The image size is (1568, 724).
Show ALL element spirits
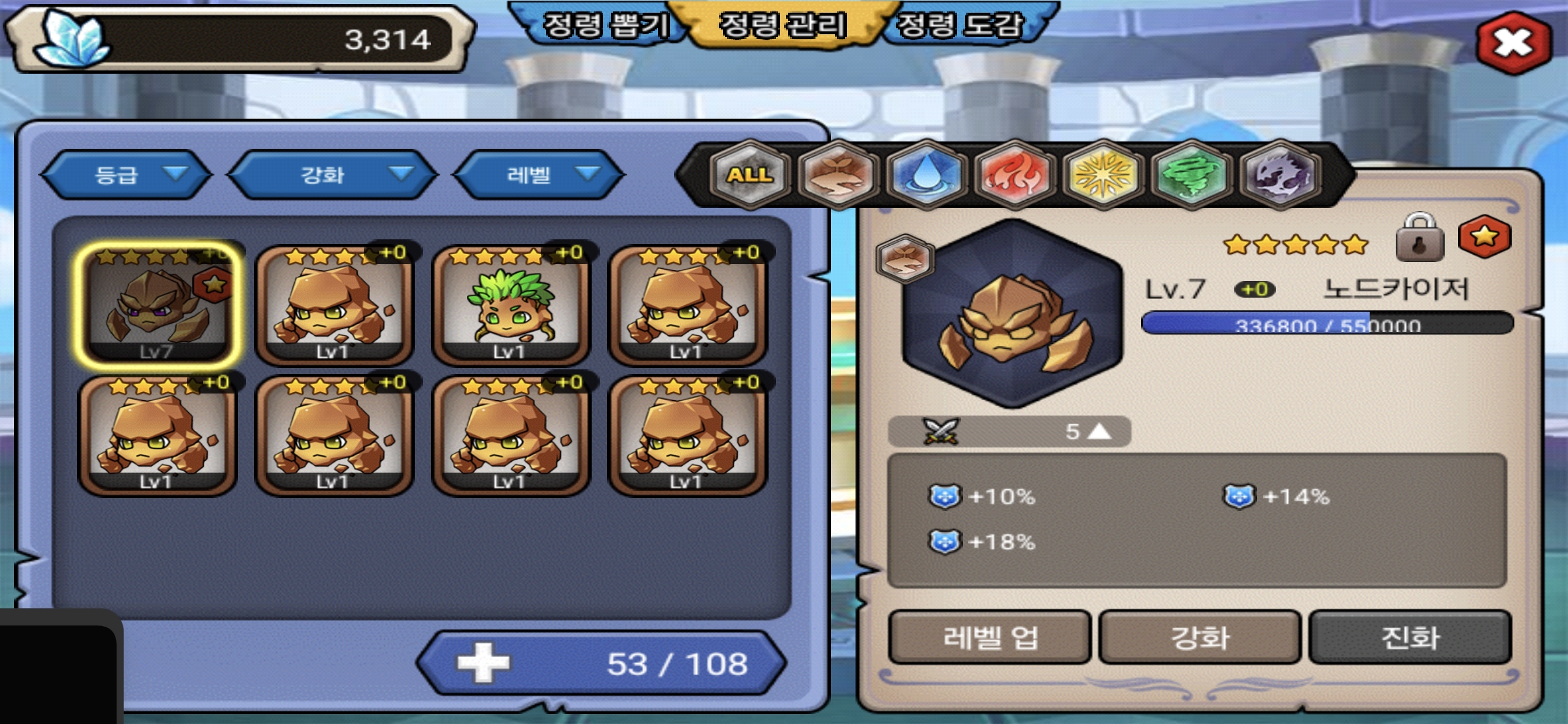[x=750, y=175]
